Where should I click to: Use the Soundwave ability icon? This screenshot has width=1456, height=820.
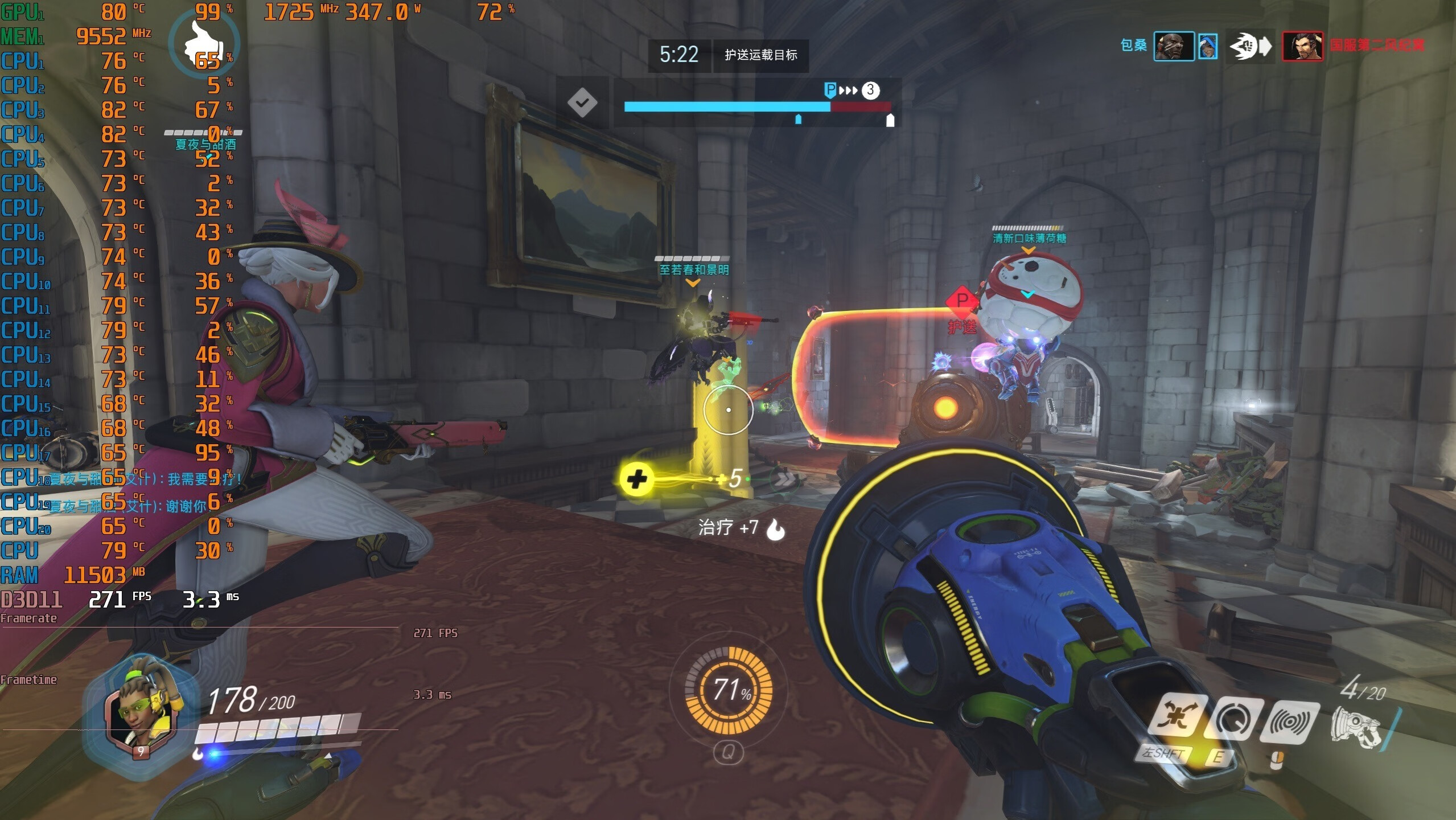(1290, 722)
